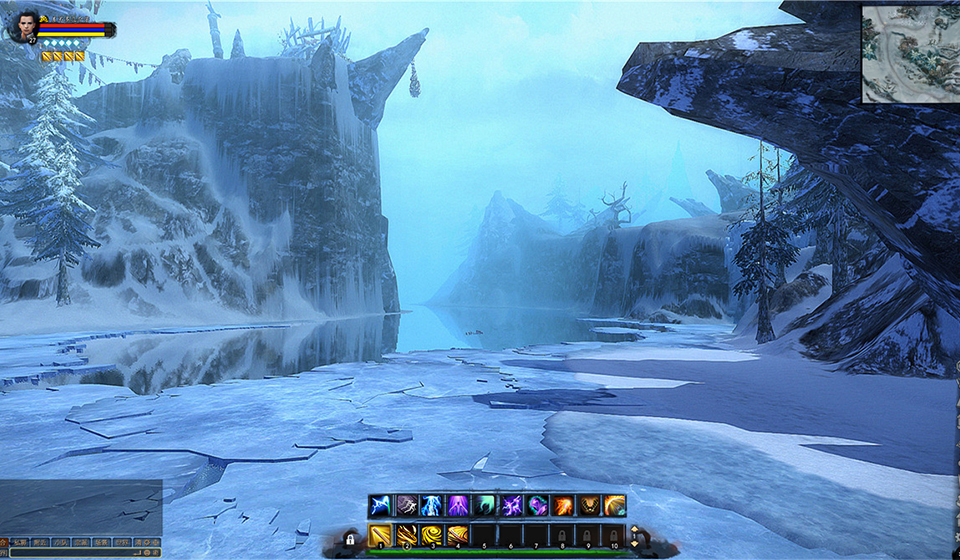Activate the golden whirlwind skill in slot 3

[432, 536]
